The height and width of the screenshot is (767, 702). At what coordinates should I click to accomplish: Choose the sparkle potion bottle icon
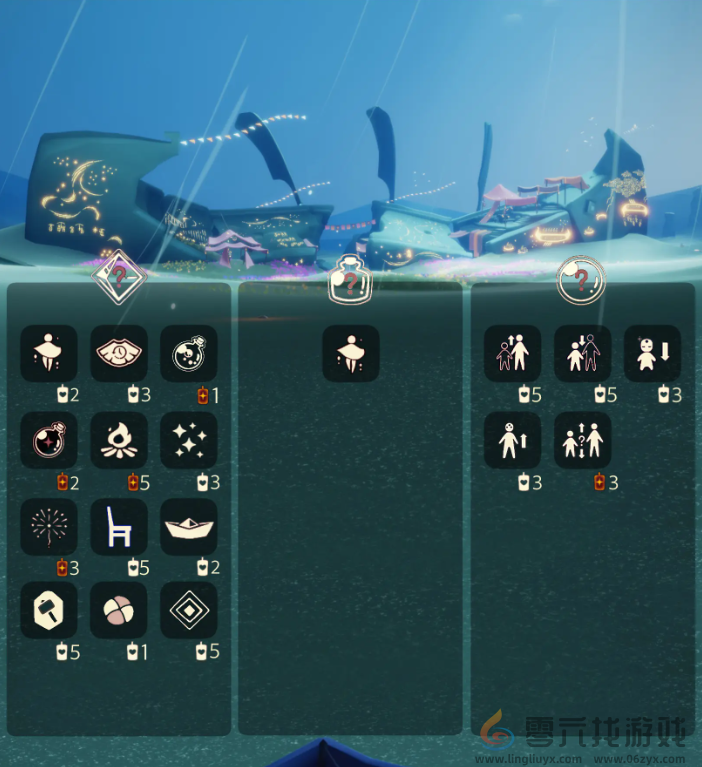tap(49, 440)
